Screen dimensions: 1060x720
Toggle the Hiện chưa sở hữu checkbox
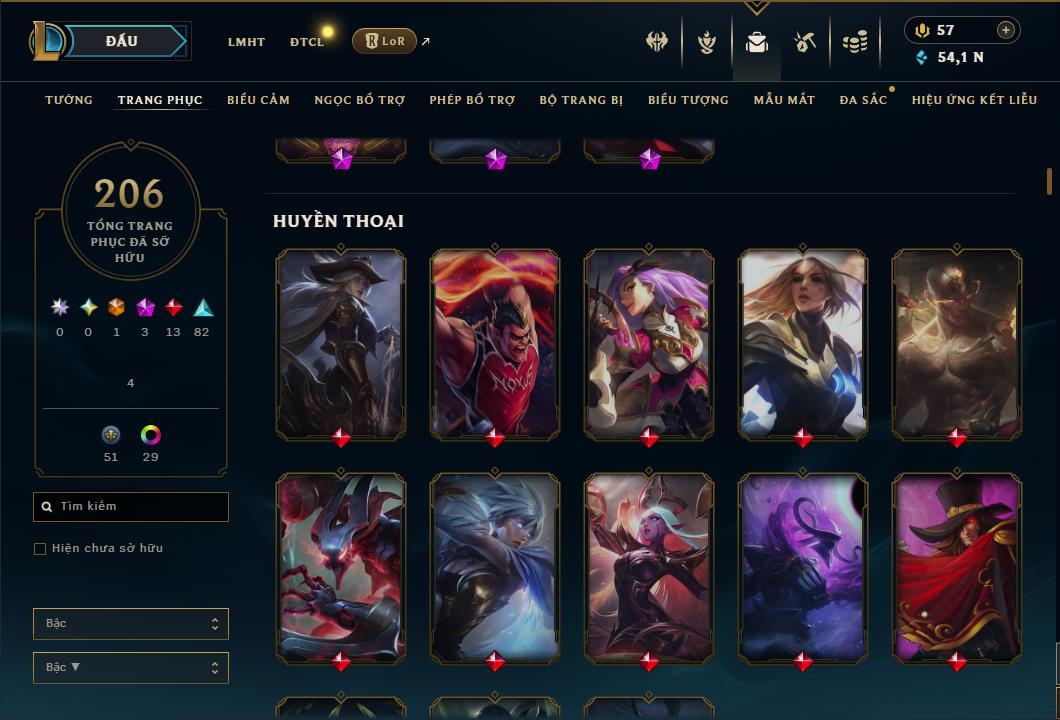(40, 549)
